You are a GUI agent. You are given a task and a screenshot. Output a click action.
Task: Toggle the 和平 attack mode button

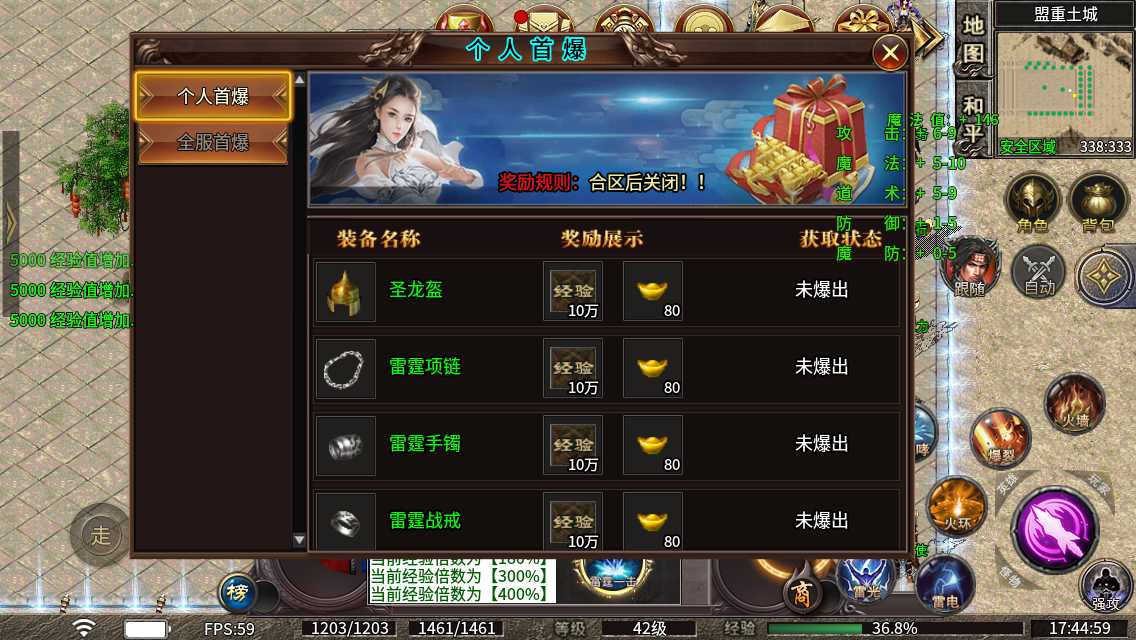(x=974, y=118)
